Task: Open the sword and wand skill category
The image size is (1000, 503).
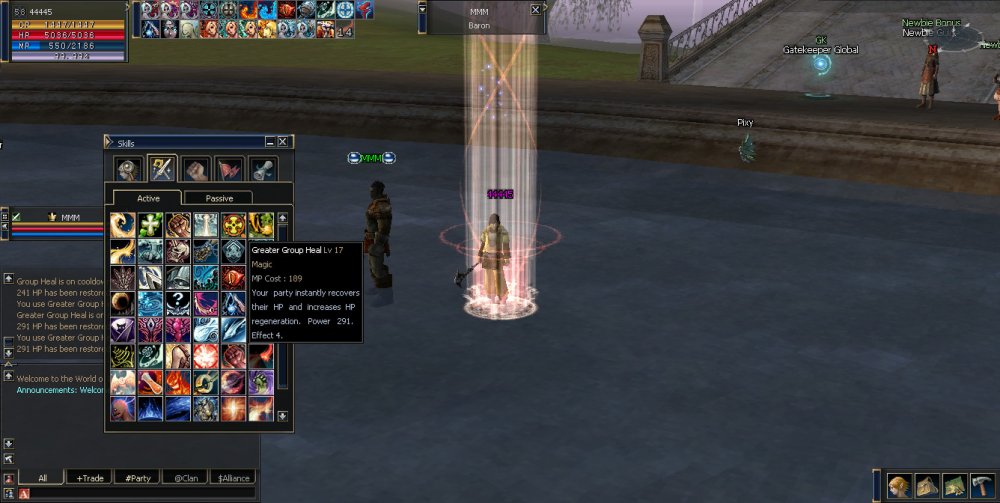Action: click(162, 168)
